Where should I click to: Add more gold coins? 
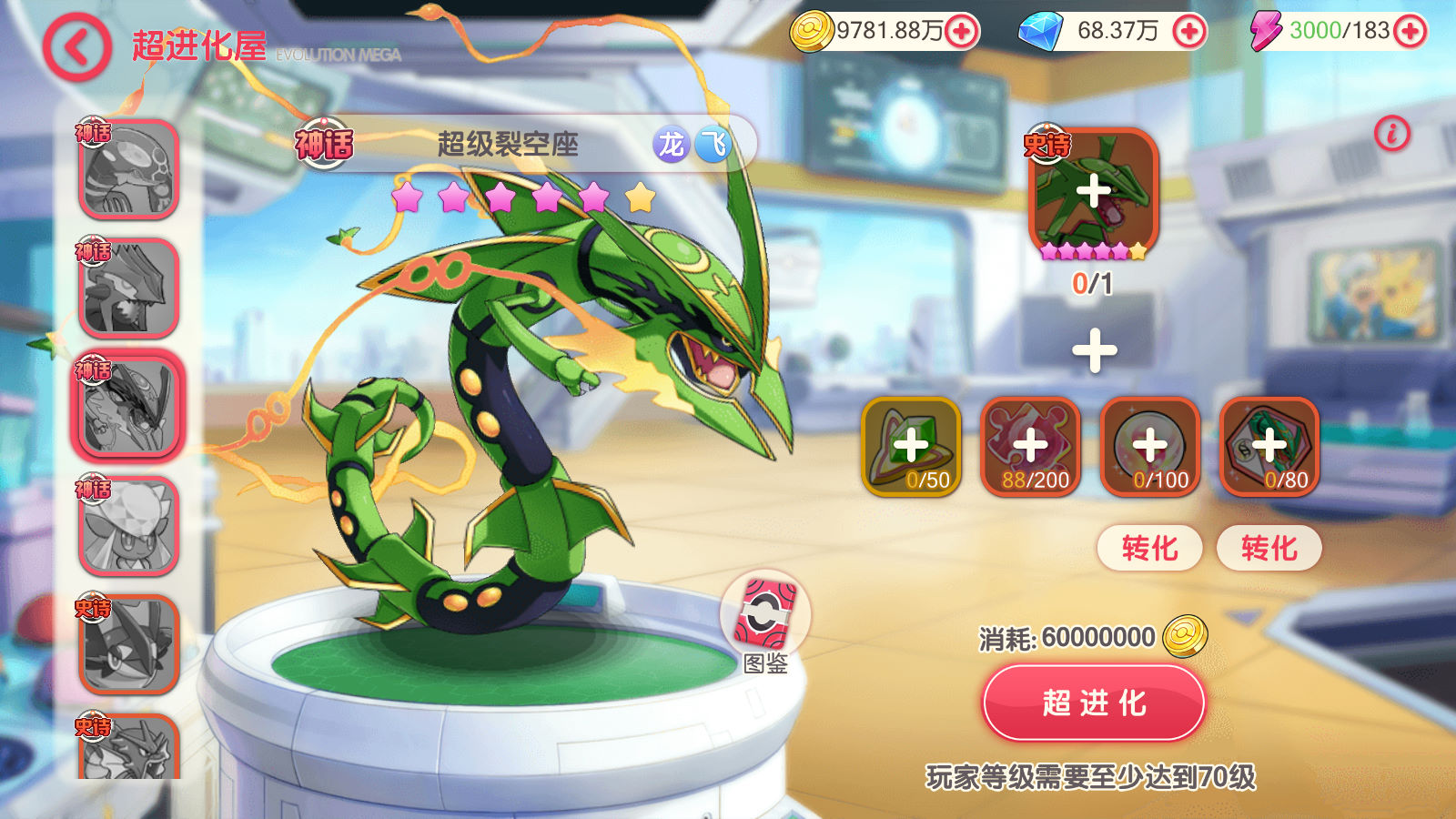961,31
